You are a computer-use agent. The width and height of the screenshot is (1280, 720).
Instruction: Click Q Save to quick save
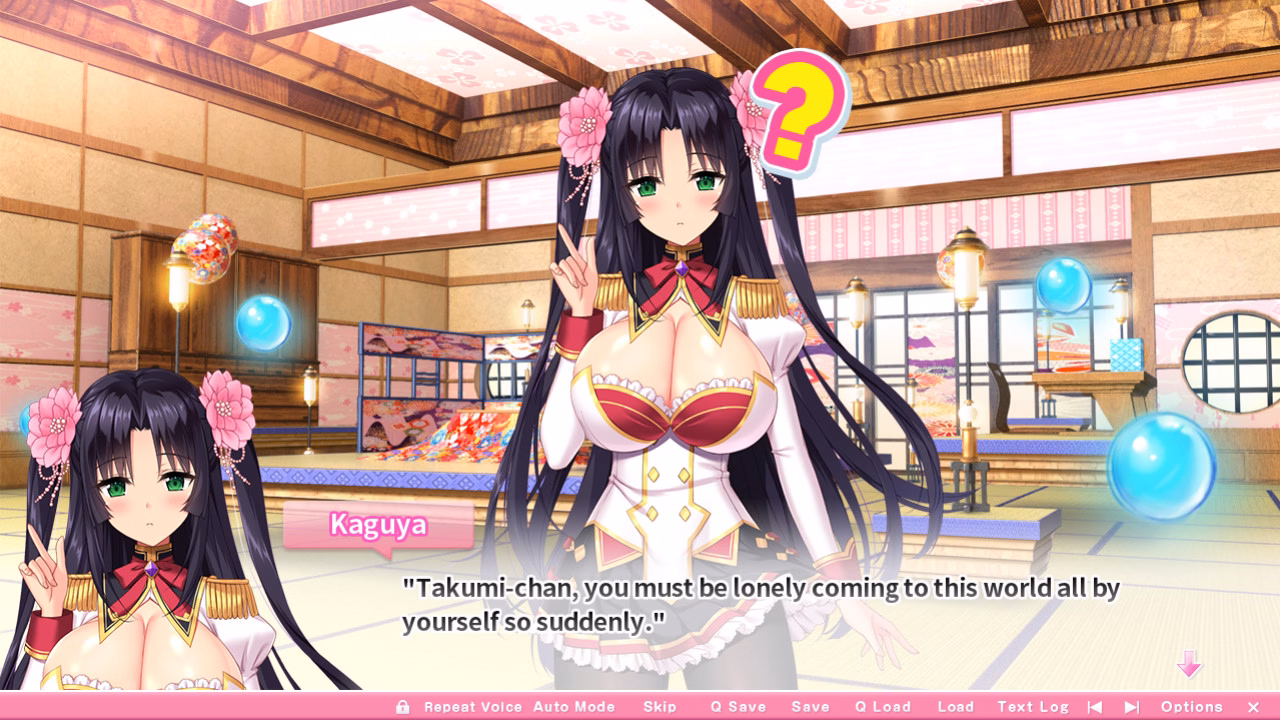737,706
